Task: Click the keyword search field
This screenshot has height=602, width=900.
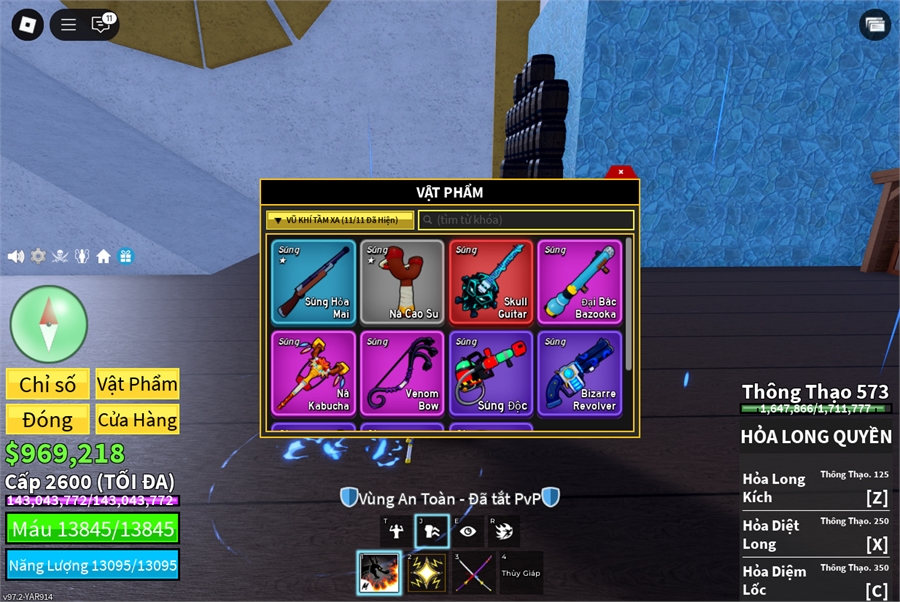Action: 526,220
